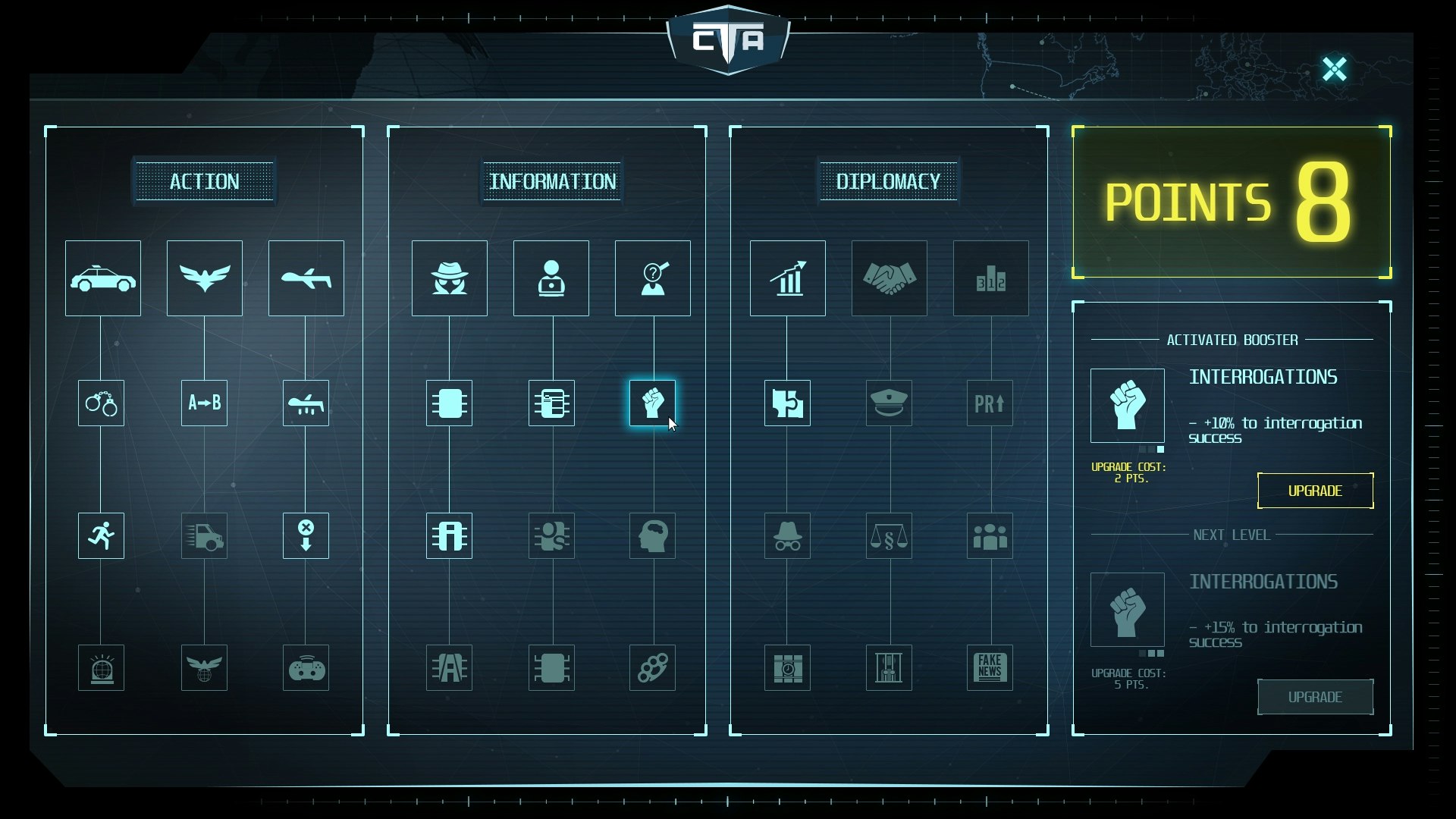The image size is (1456, 819).
Task: Select the highlighted Interrogations fist skill
Action: [652, 403]
